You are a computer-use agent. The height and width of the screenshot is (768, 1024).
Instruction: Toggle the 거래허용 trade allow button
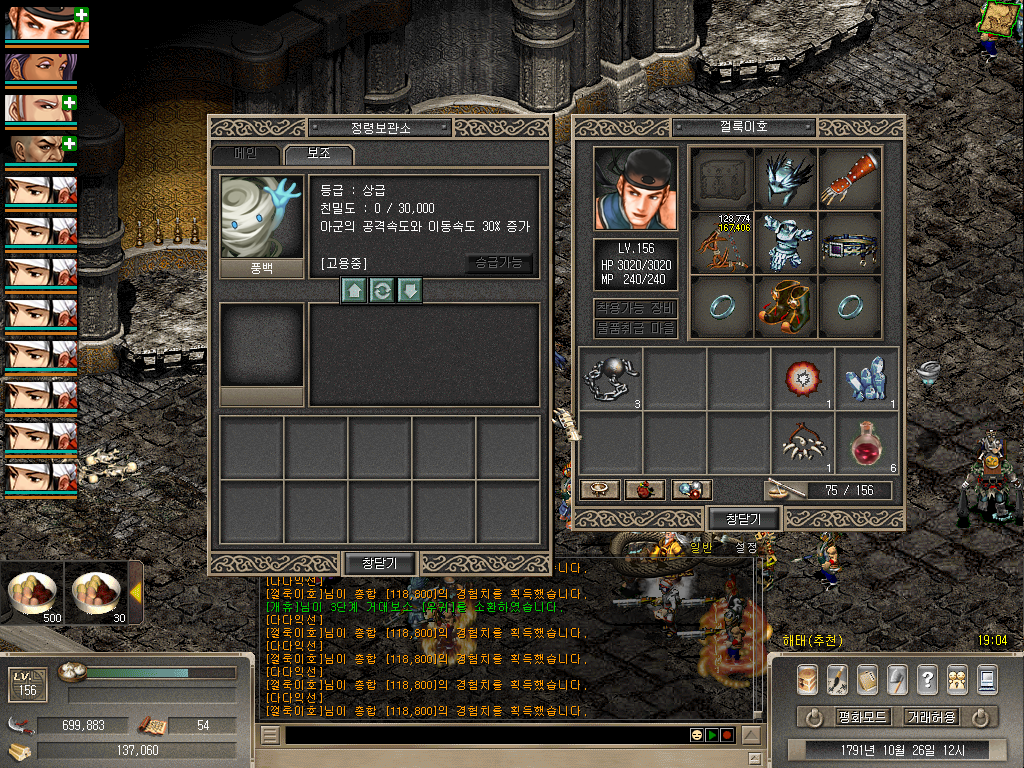pyautogui.click(x=931, y=717)
